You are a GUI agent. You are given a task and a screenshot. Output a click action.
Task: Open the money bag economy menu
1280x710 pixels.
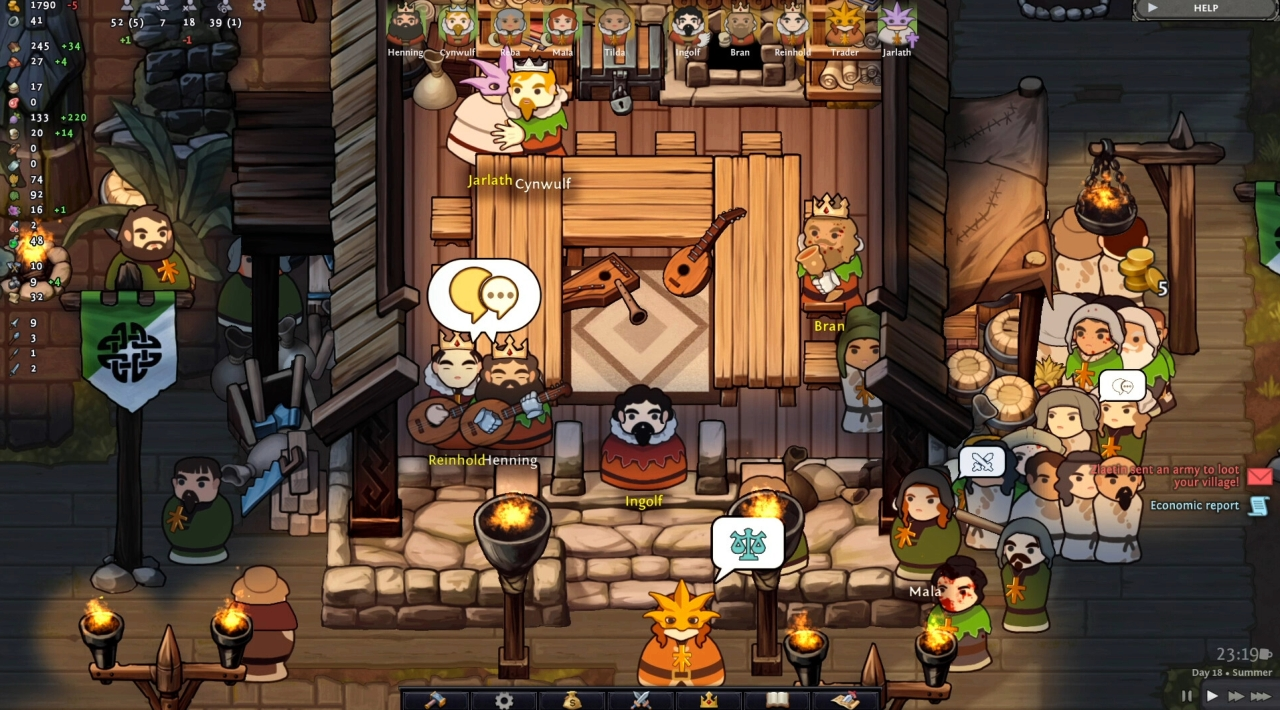[571, 699]
